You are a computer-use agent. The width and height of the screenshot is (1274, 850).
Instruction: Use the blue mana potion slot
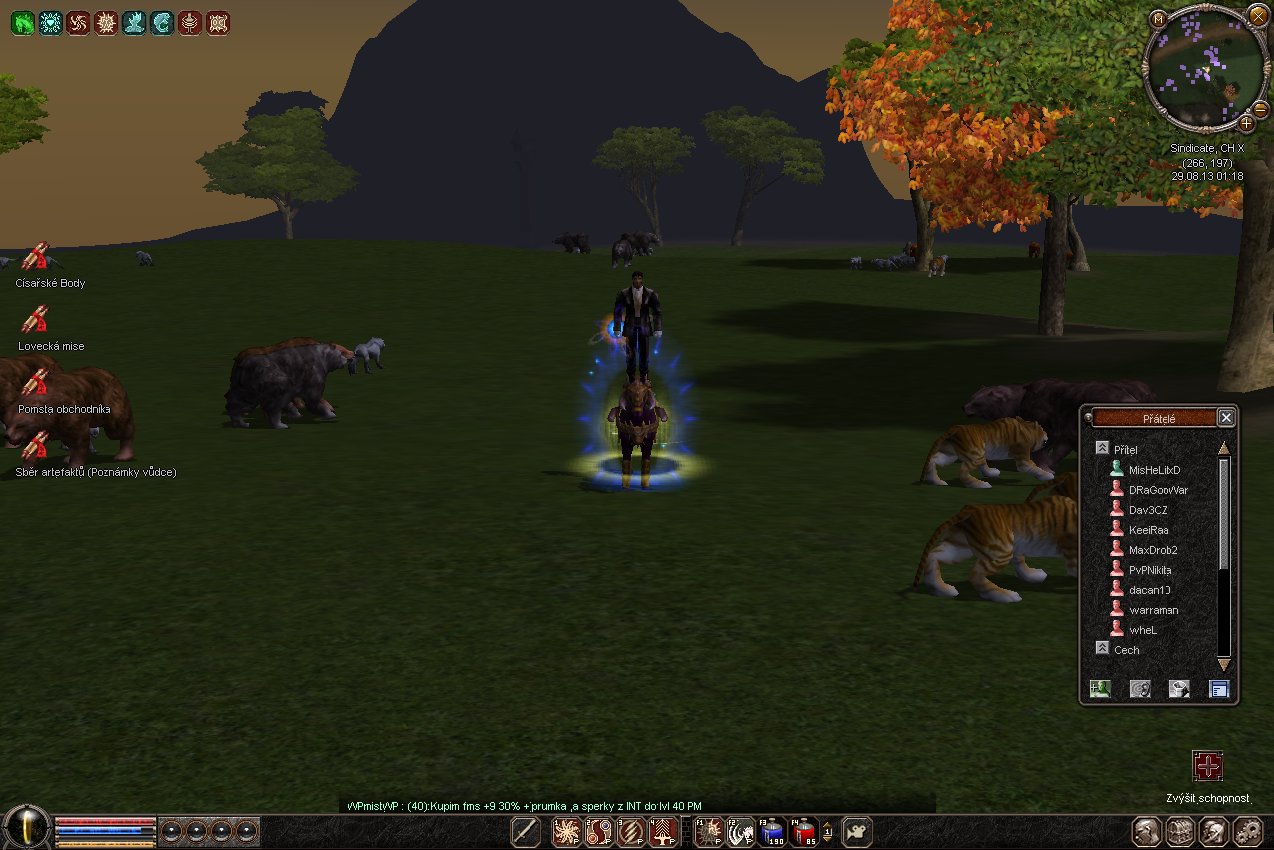coord(772,831)
